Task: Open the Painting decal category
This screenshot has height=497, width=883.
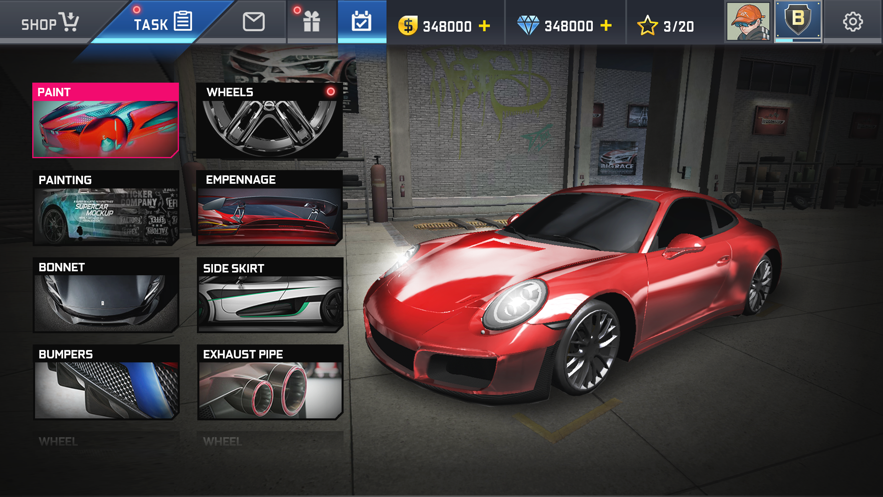Action: (x=106, y=208)
